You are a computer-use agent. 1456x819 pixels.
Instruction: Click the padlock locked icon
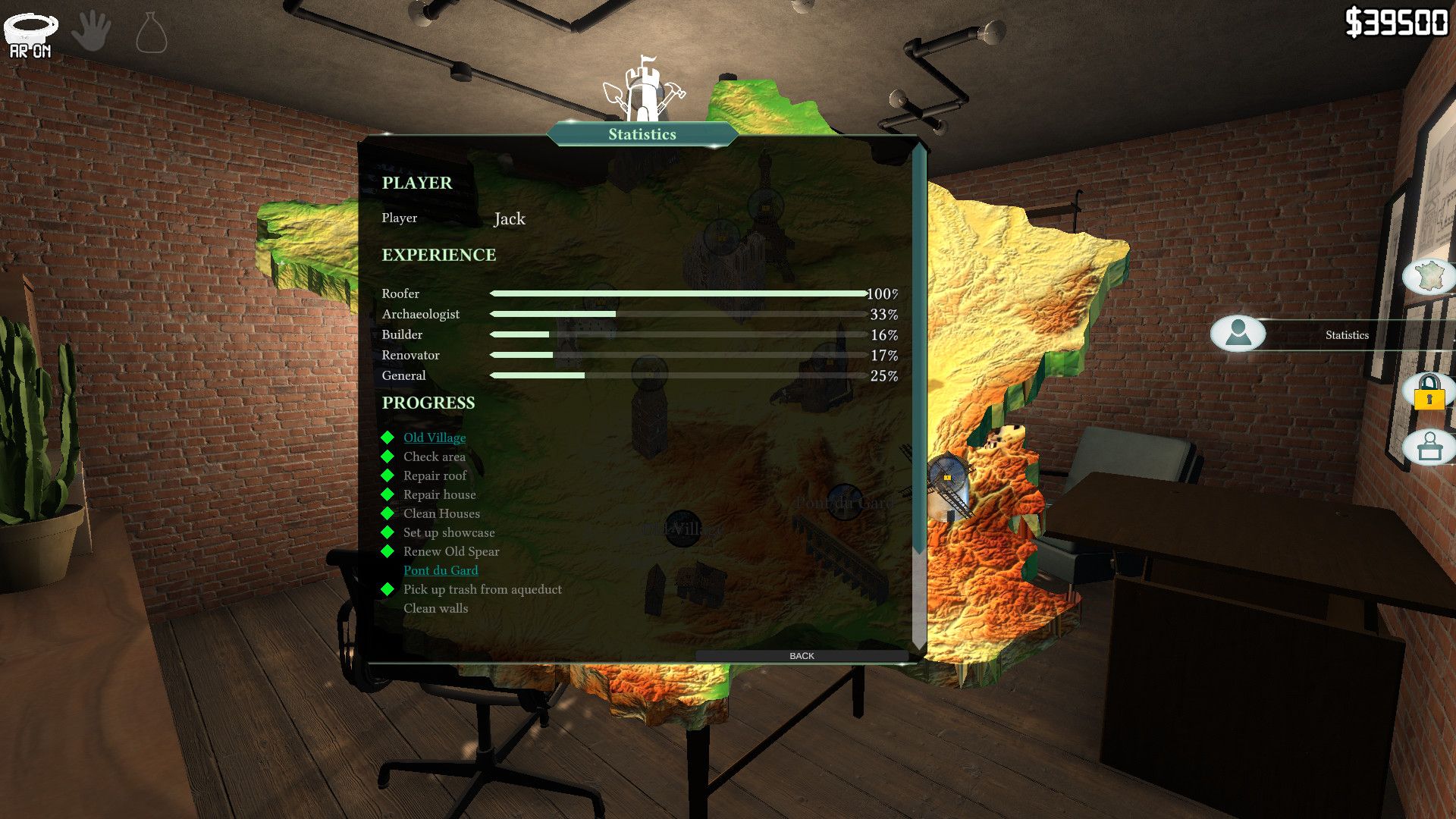pos(1429,392)
